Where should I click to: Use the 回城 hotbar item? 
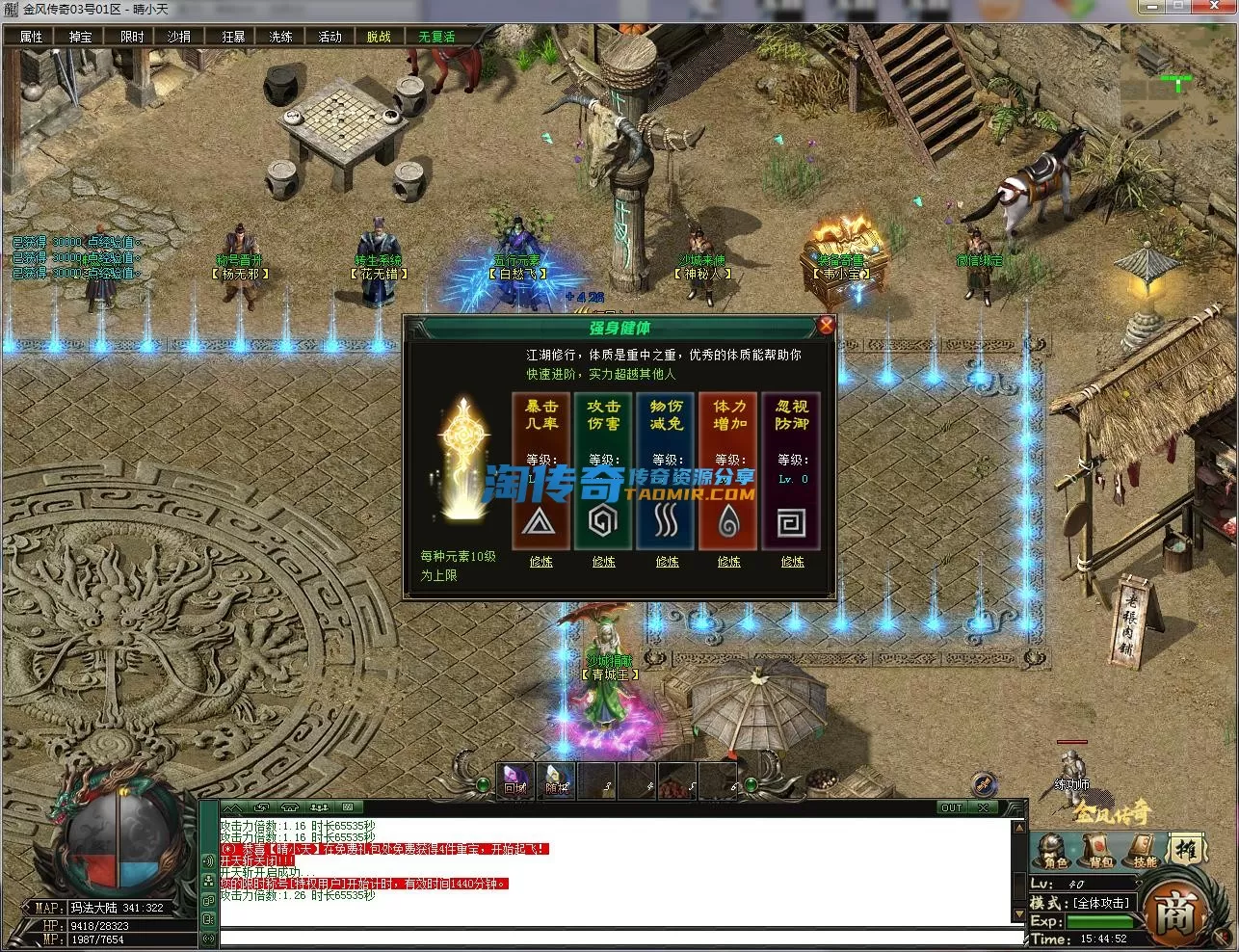[x=514, y=780]
